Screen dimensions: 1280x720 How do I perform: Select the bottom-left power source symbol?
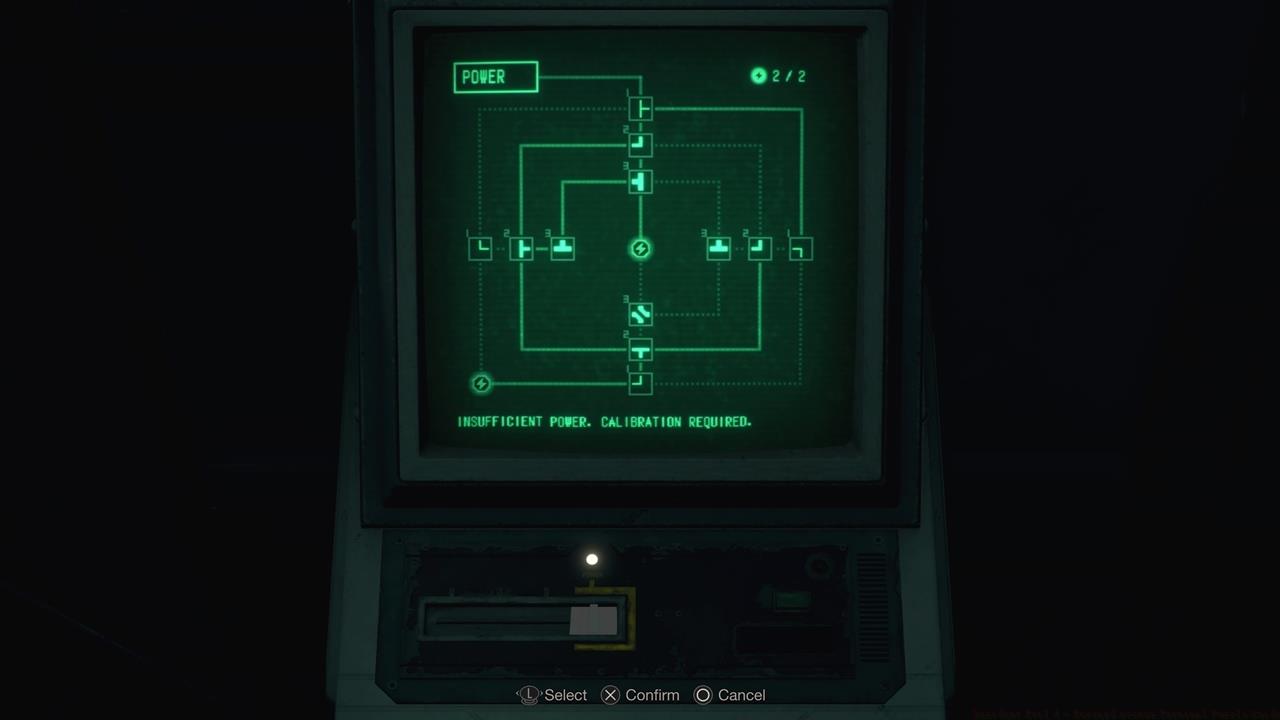point(481,381)
